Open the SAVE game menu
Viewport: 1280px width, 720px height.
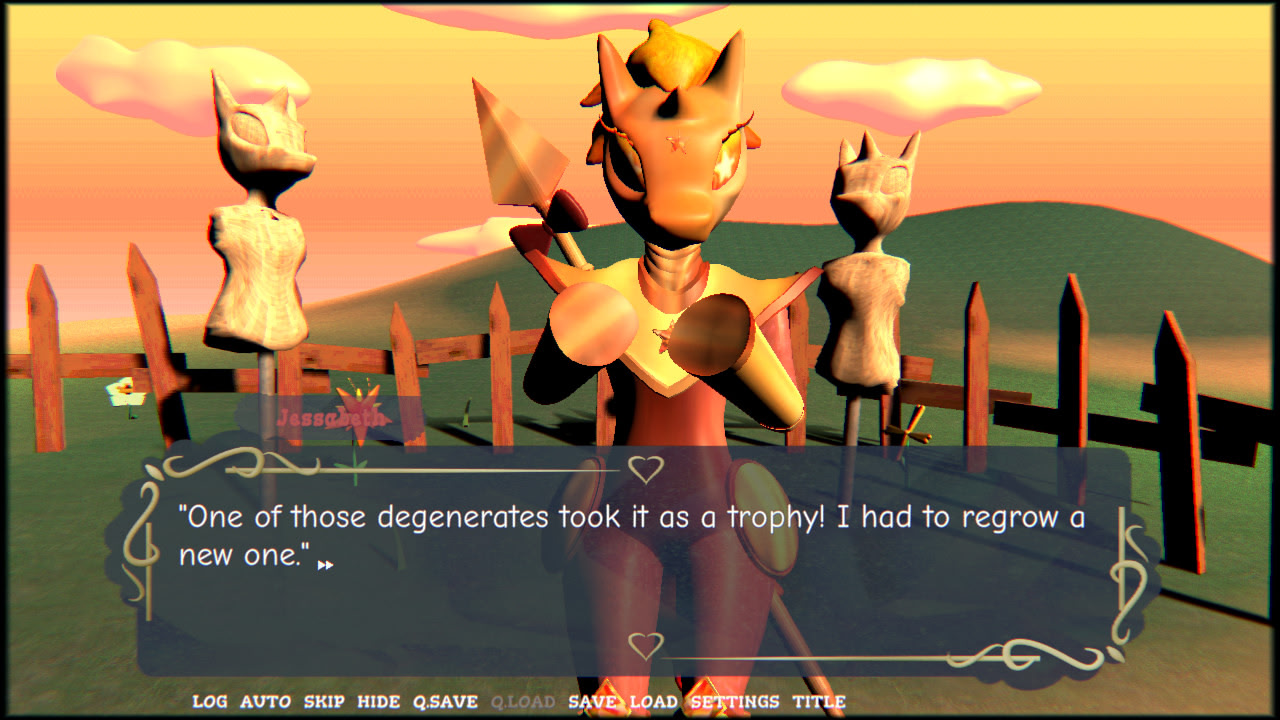tap(592, 702)
